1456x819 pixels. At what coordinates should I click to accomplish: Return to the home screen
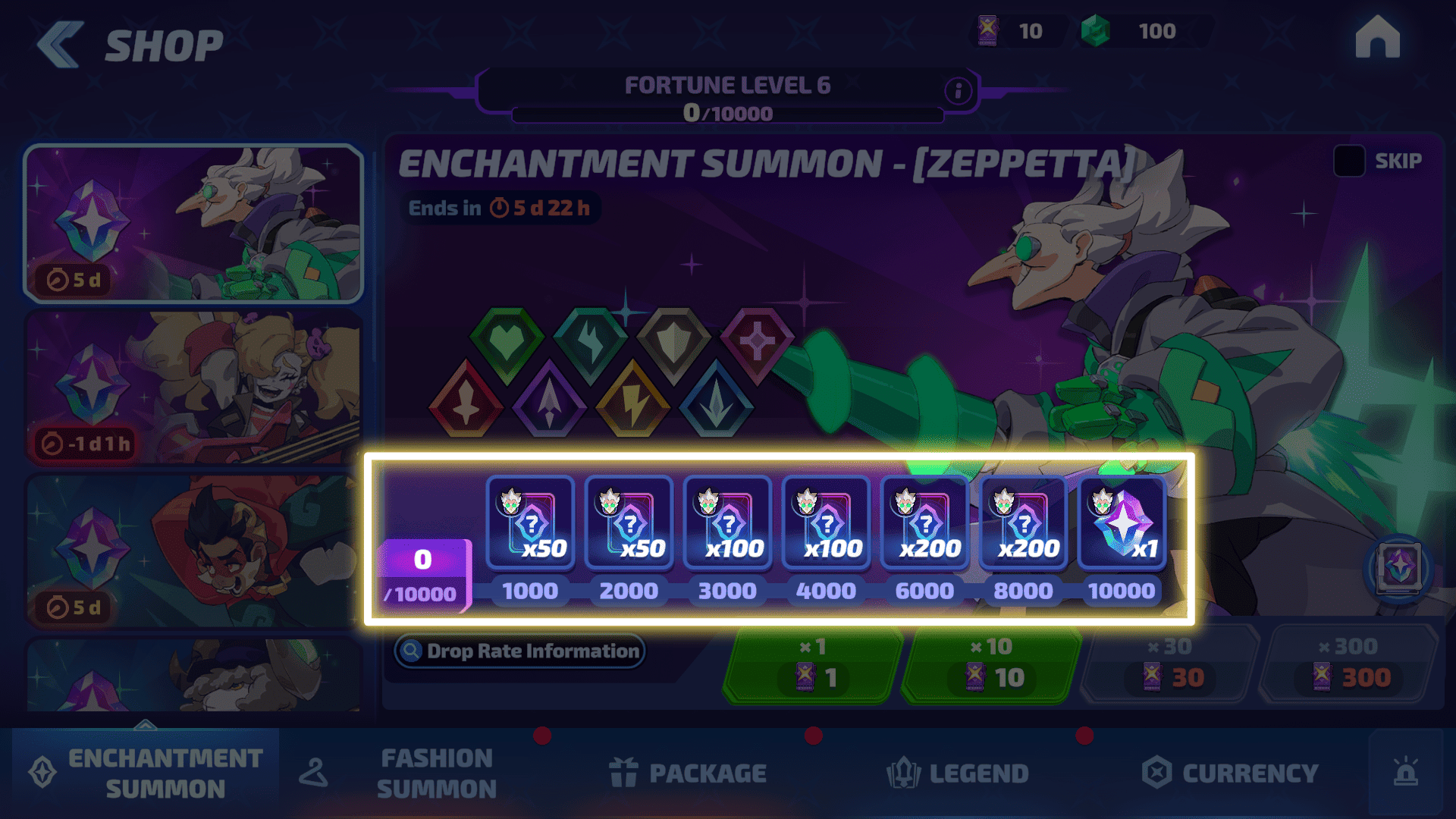1377,38
